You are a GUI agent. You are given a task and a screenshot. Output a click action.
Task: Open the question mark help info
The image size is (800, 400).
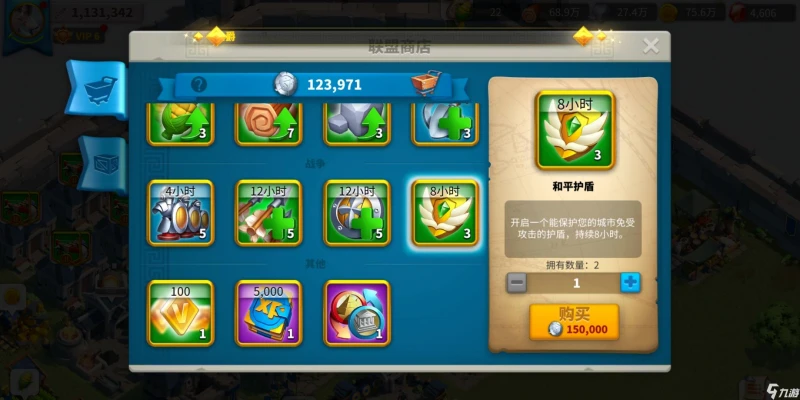(x=199, y=85)
